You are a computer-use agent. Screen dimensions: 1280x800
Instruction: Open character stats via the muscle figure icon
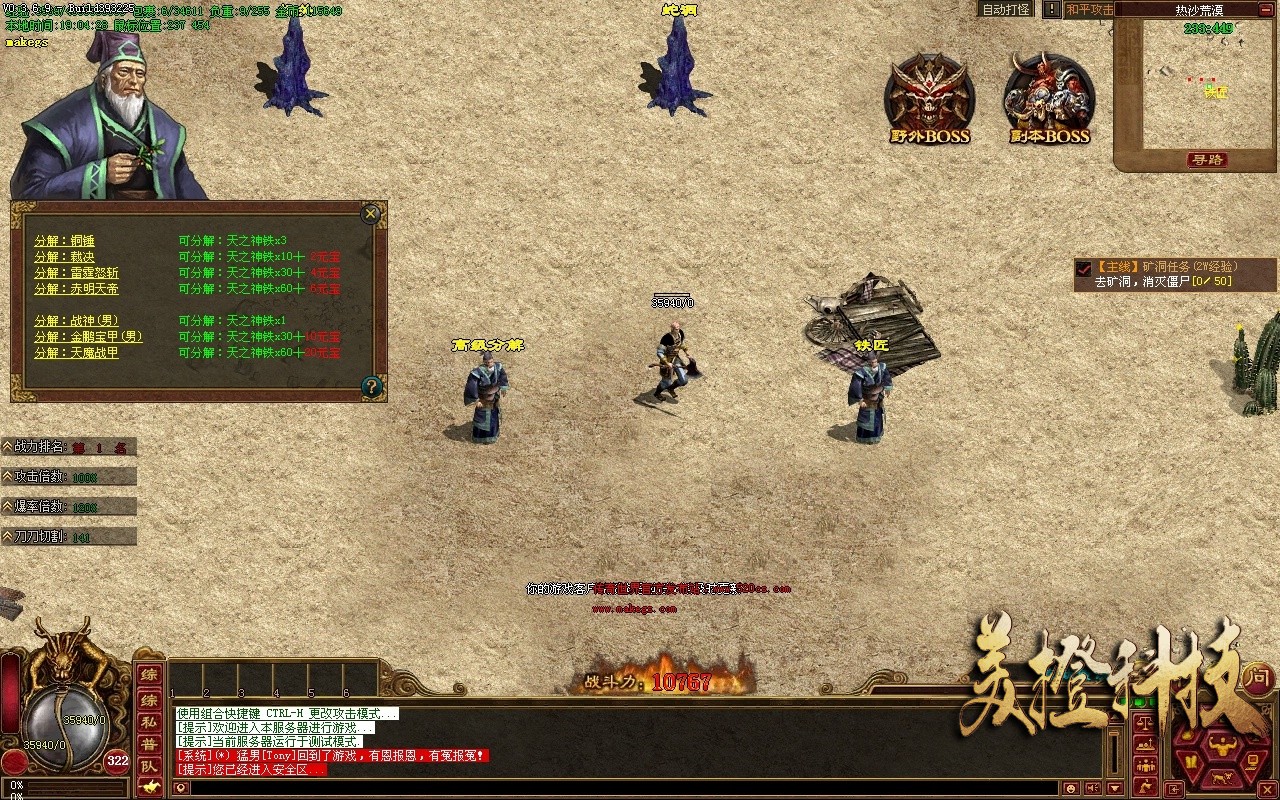tap(1222, 746)
